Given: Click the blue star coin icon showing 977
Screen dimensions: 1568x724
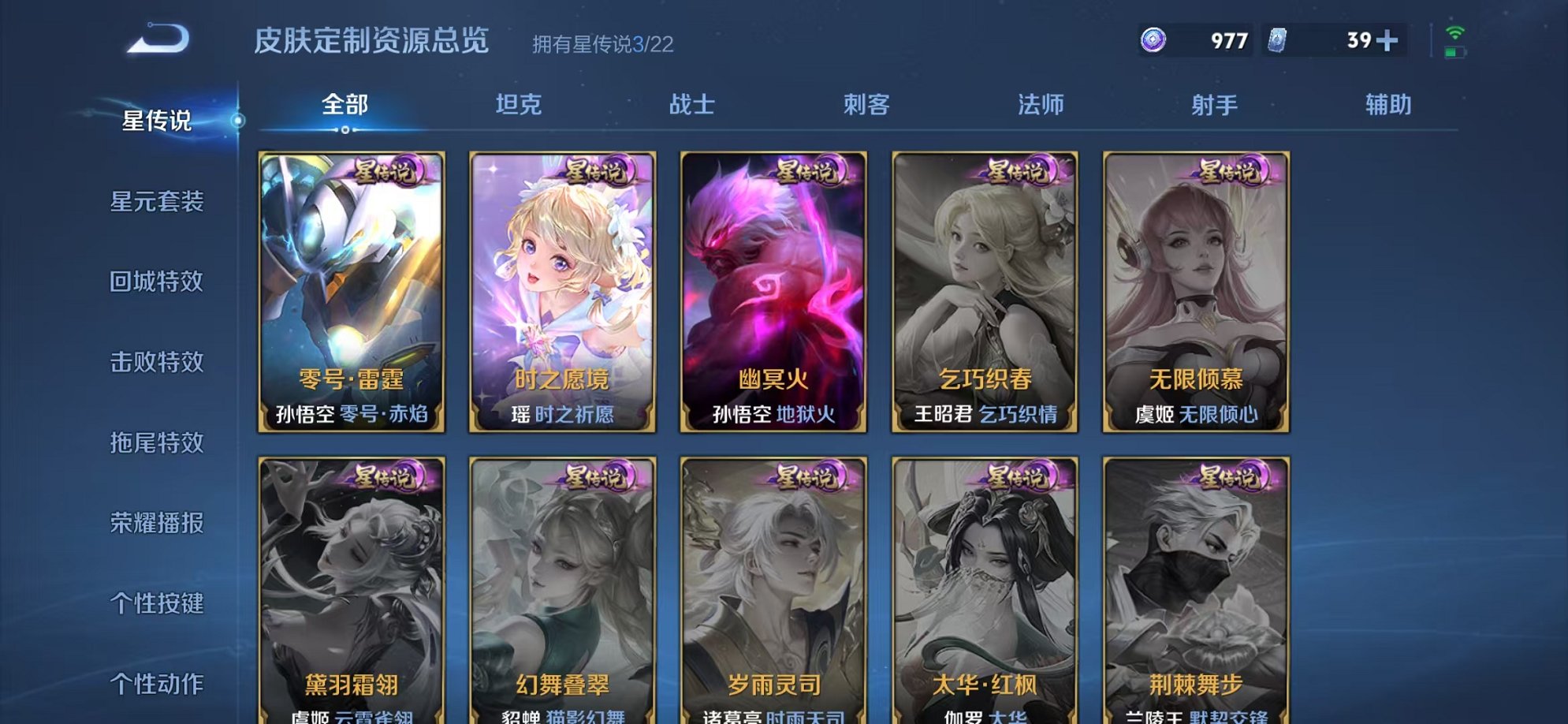Looking at the screenshot, I should point(1153,37).
